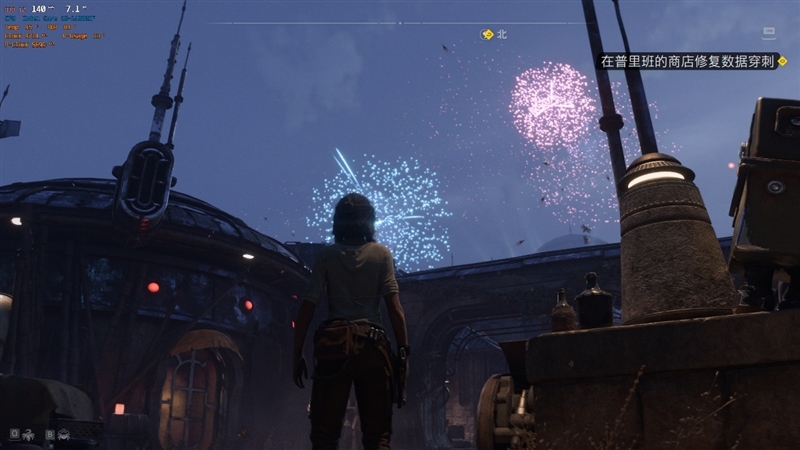The height and width of the screenshot is (450, 800).
Task: Select the creature icon beside the B prompt
Action: [63, 434]
